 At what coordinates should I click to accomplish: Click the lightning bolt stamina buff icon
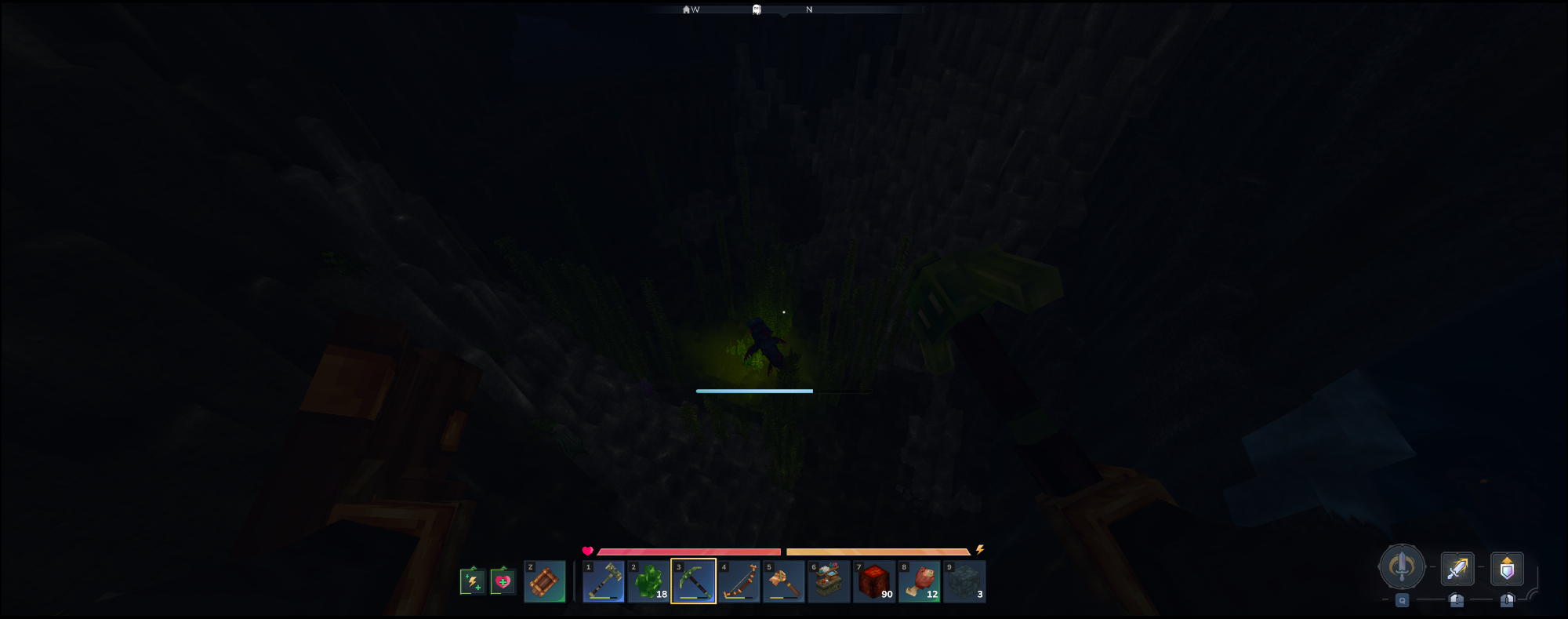[x=472, y=582]
